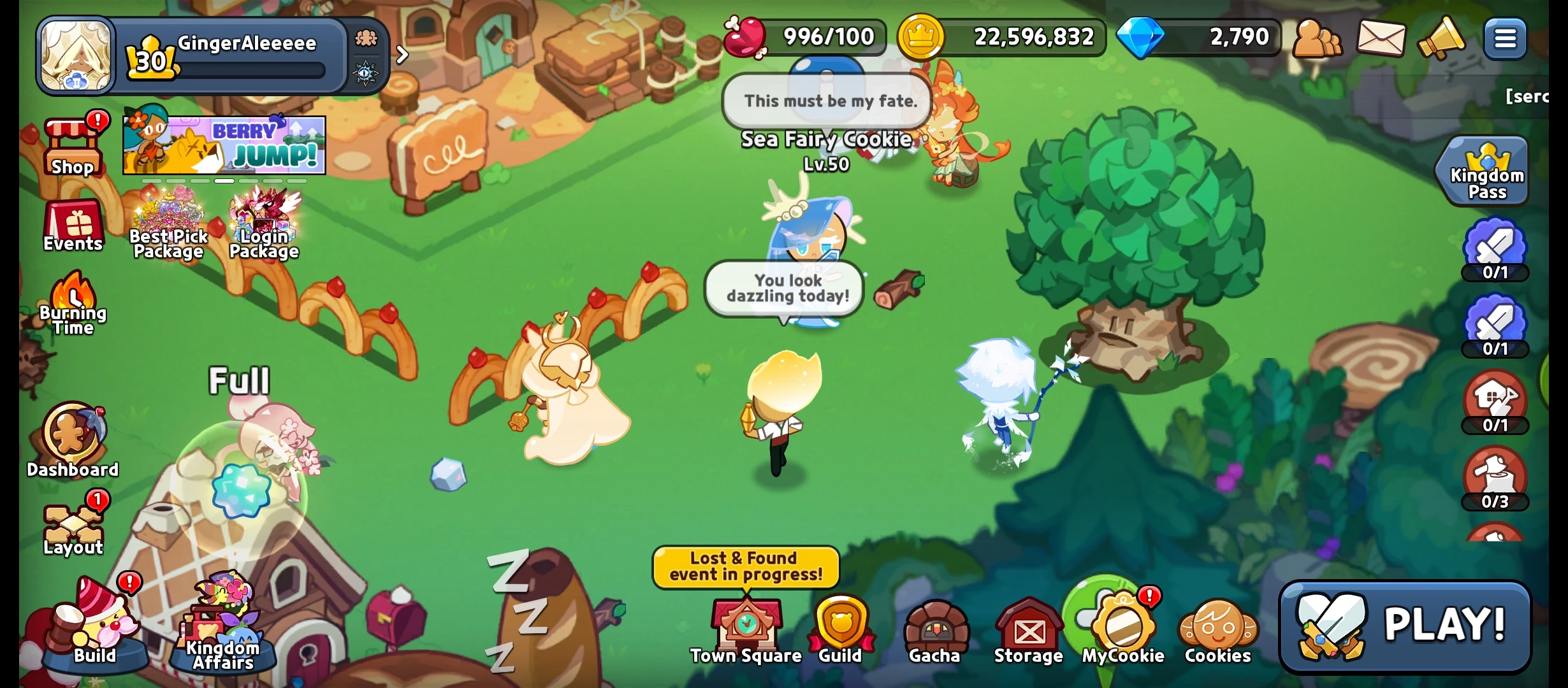Open the Shop
Image resolution: width=1568 pixels, height=688 pixels.
coord(72,145)
